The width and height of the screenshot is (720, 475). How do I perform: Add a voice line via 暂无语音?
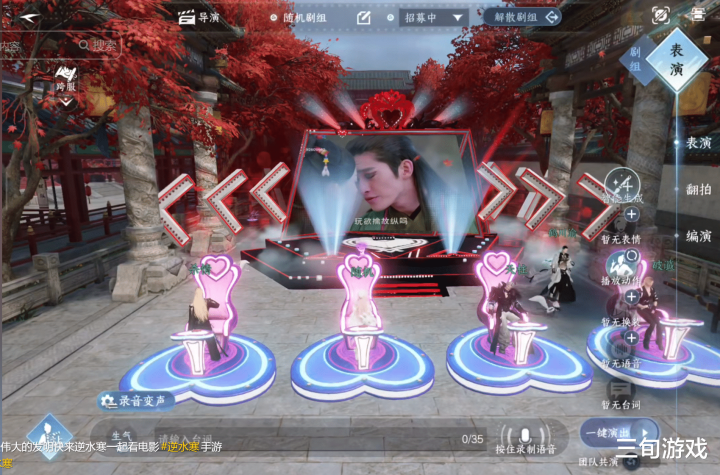[631, 338]
